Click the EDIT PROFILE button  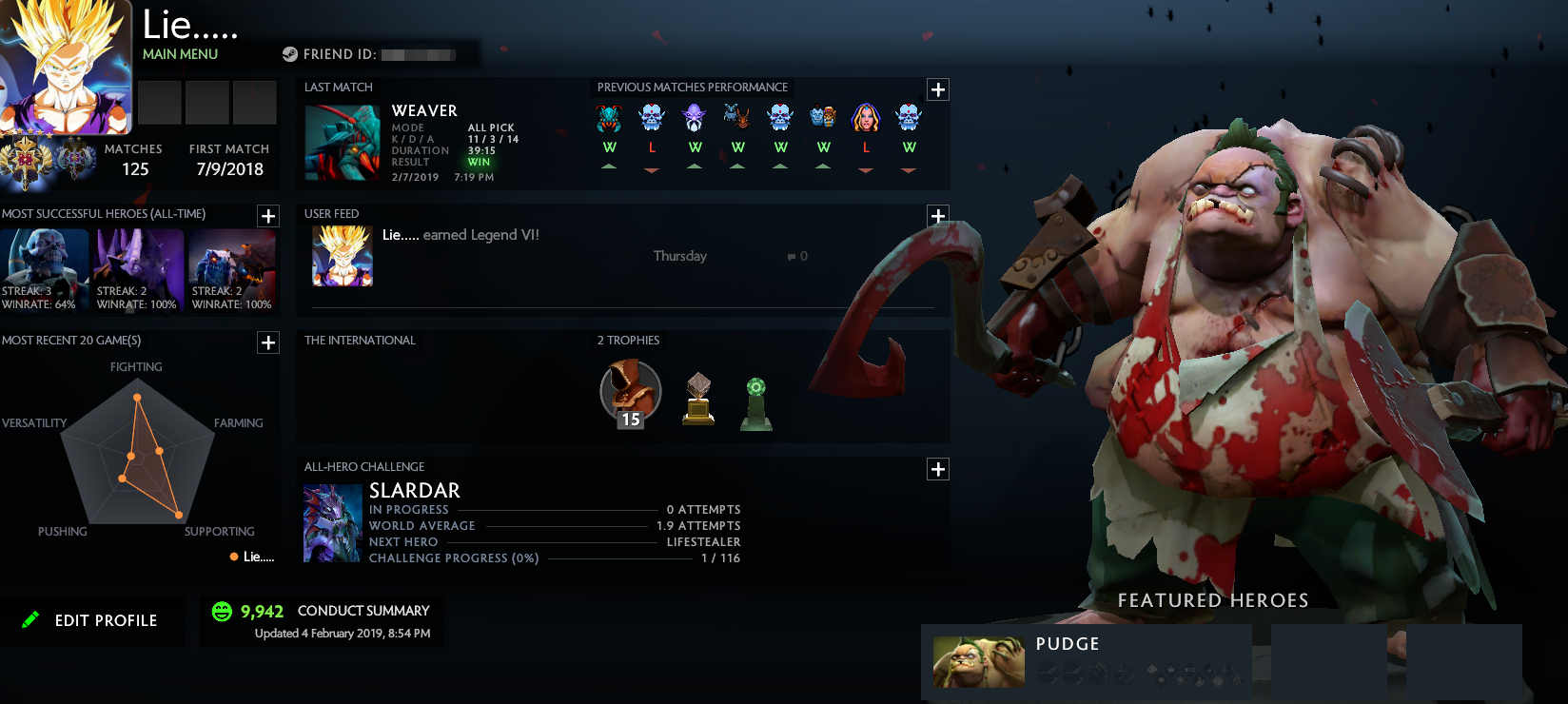[x=93, y=620]
